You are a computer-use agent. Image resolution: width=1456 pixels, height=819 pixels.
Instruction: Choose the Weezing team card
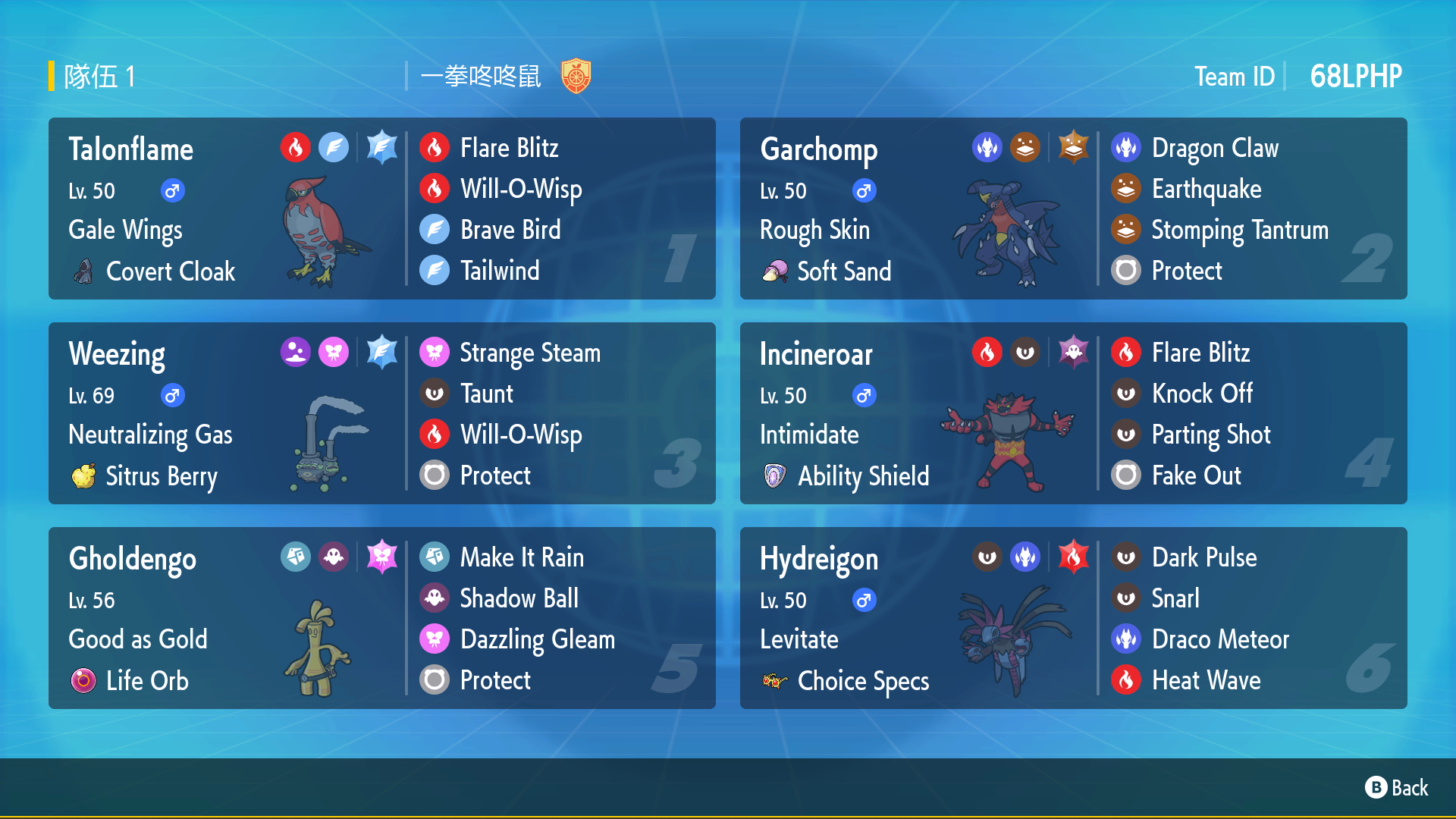click(x=381, y=413)
